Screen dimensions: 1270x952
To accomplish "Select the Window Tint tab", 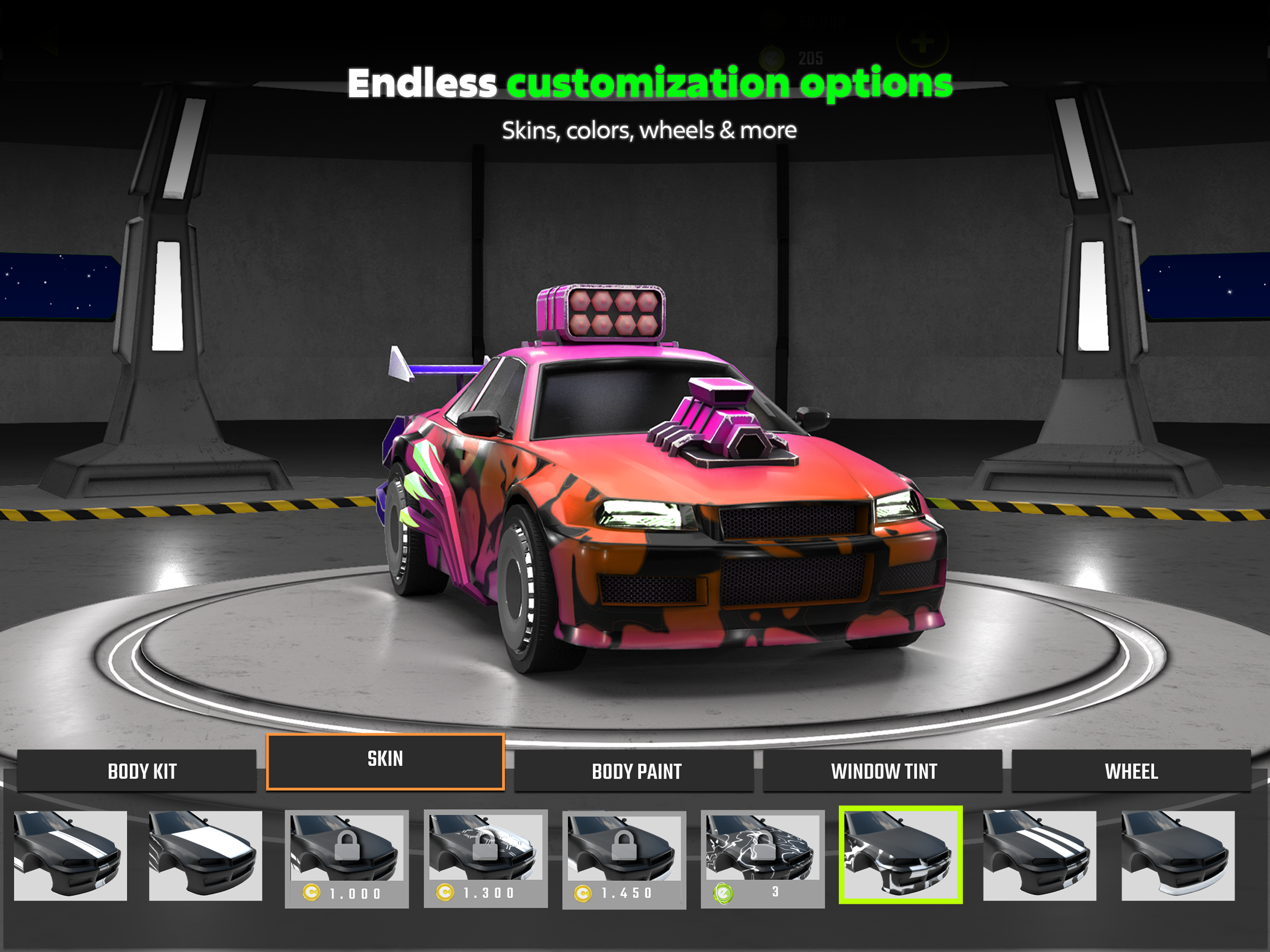I will (x=884, y=772).
